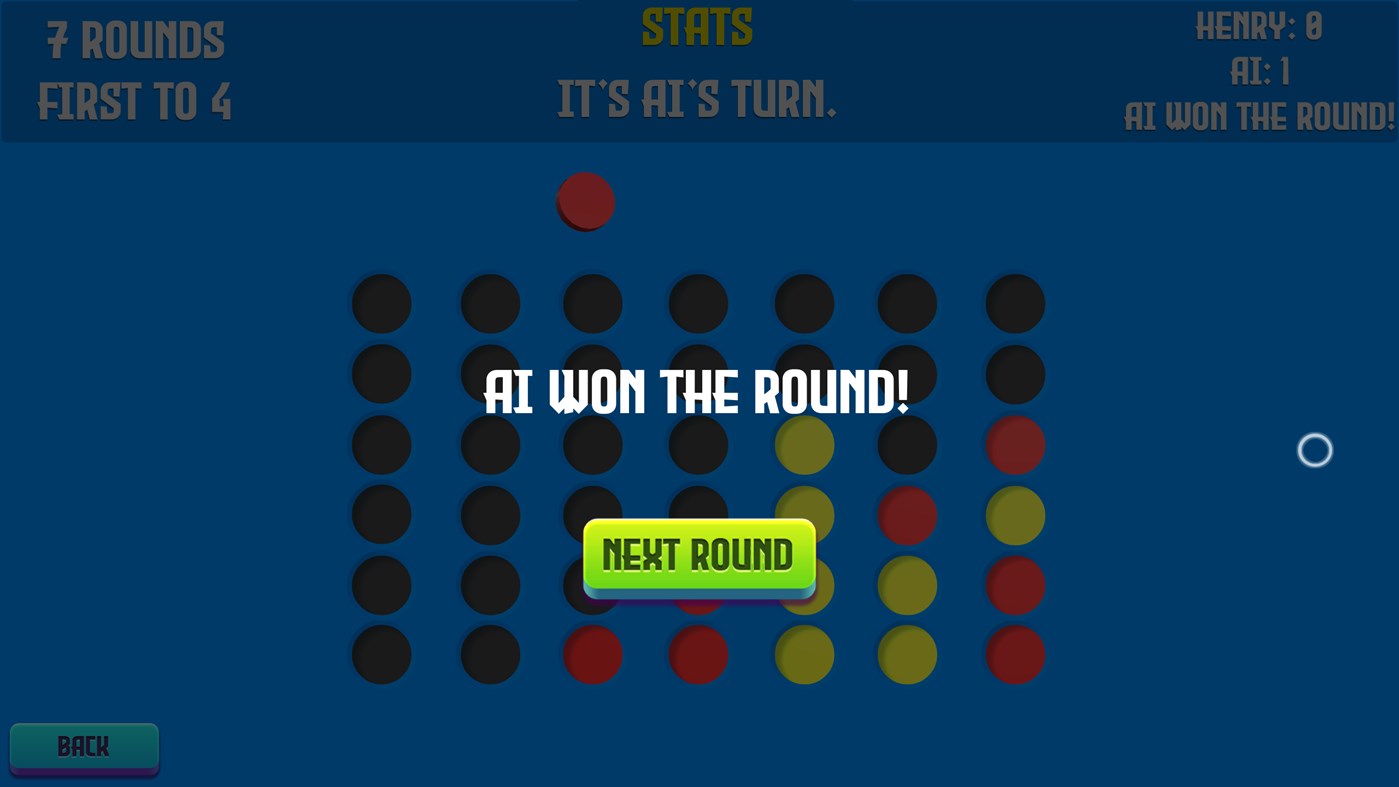Click the yellow disc in the bottom row
Screen dimensions: 1399x787
pyautogui.click(x=805, y=655)
